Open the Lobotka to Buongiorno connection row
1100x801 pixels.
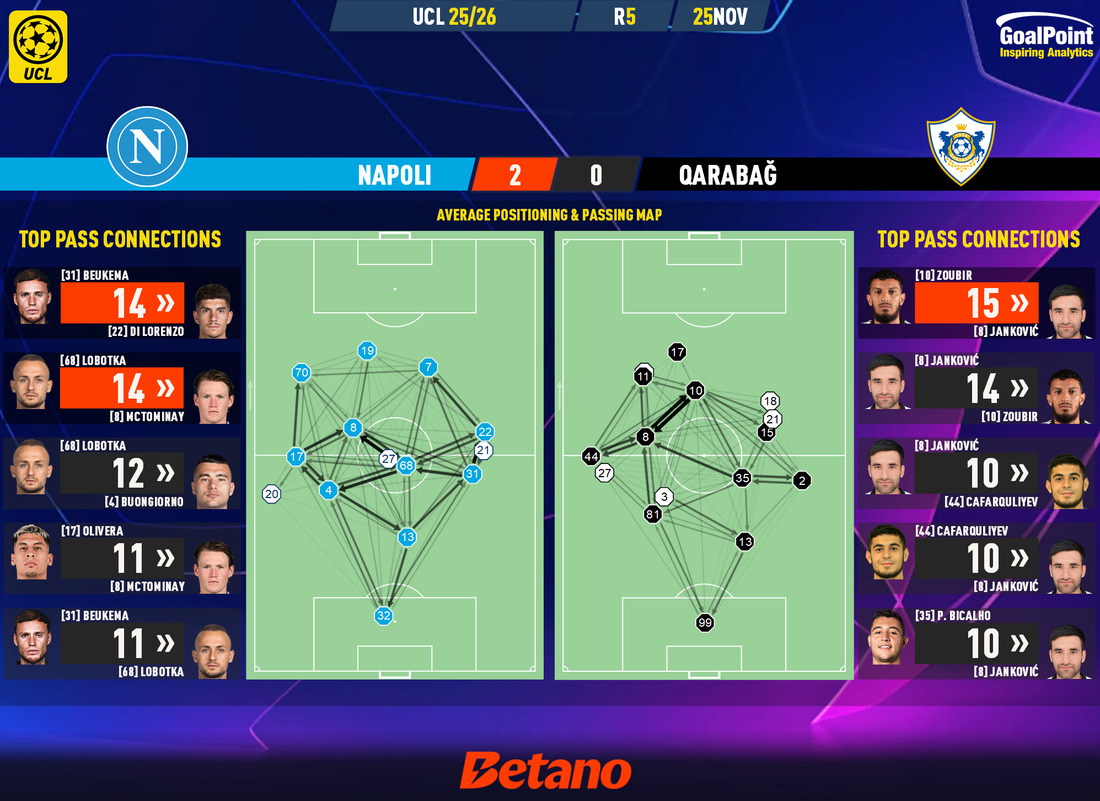click(x=123, y=473)
